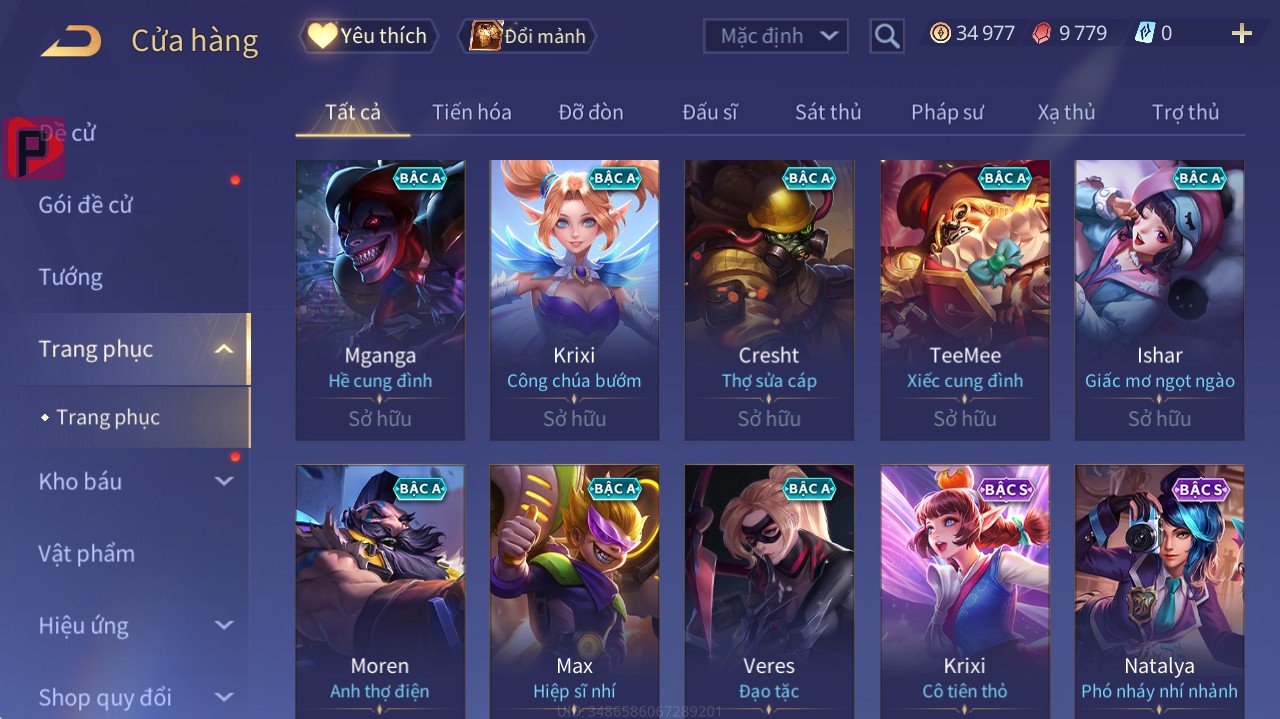Screen dimensions: 1280x719
Task: Open Gói đề cử in sidebar
Action: (86, 205)
